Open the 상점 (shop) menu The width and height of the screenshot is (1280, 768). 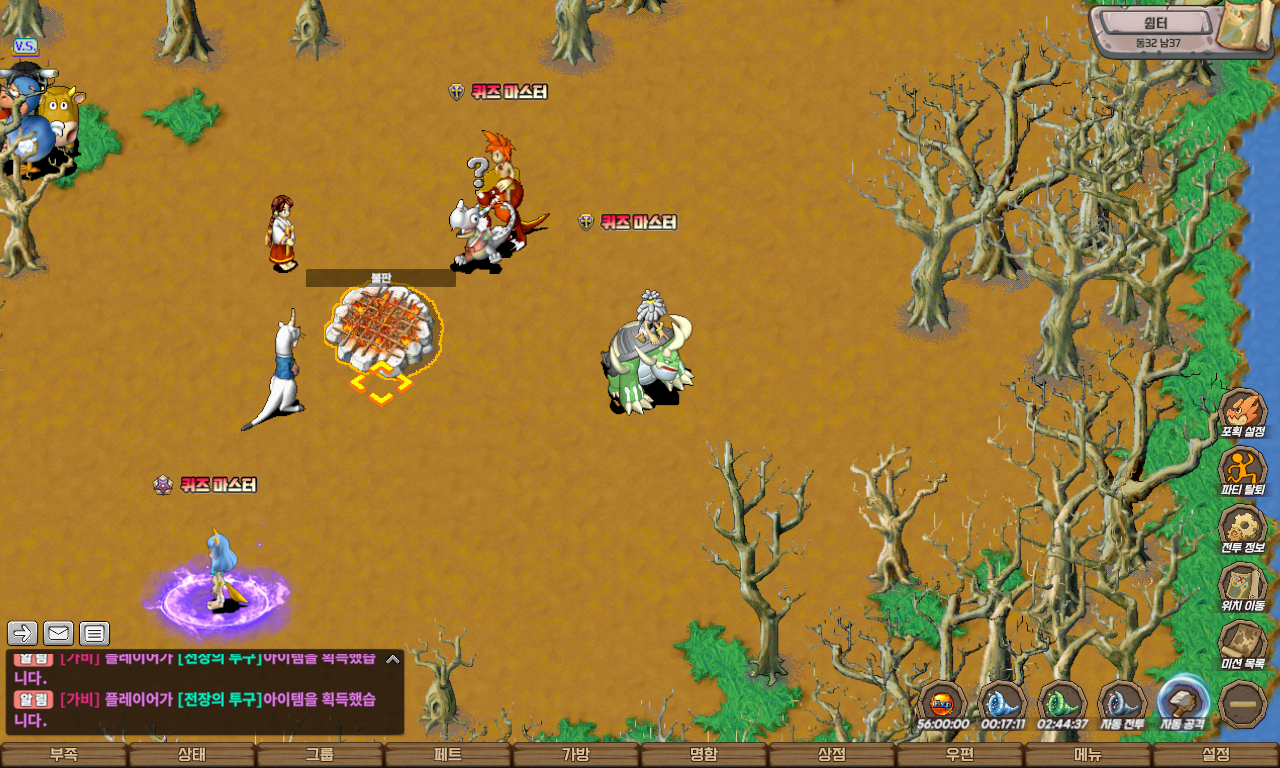click(832, 755)
